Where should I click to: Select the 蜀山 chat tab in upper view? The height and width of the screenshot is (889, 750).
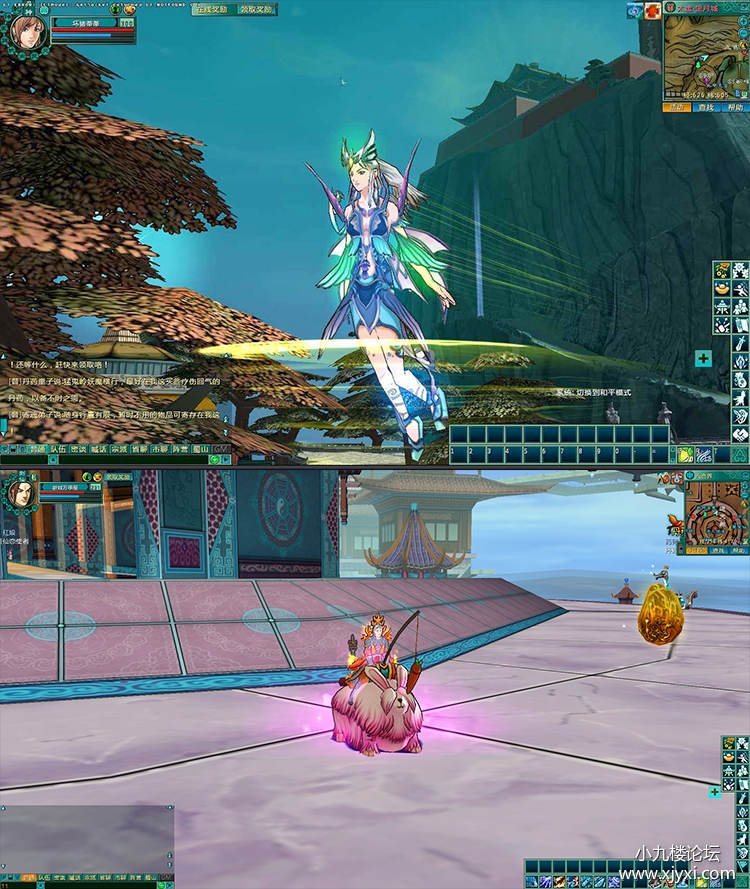[200, 450]
